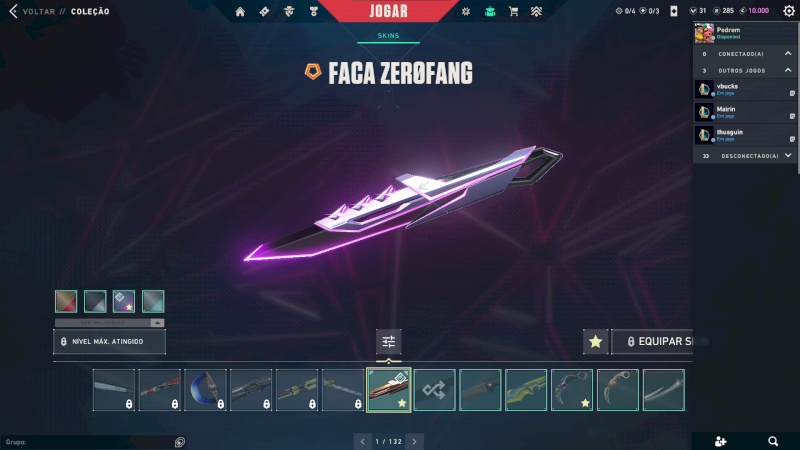Open the store shopping cart icon

point(513,12)
